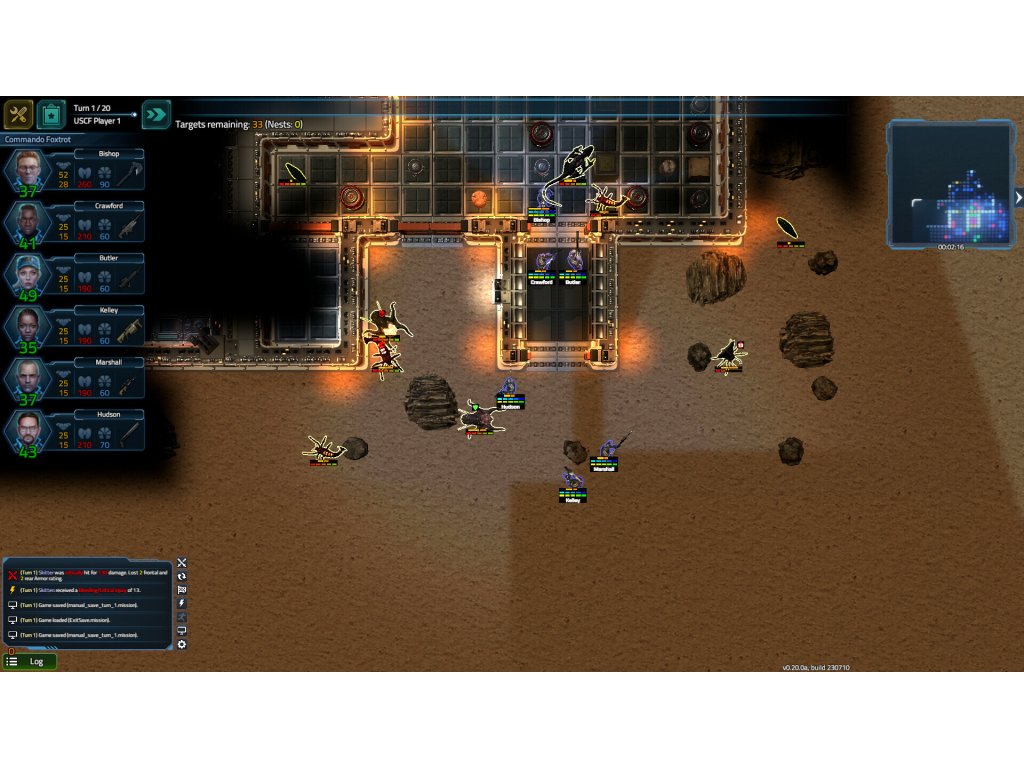Open the log settings gear
Screen dimensions: 1024x768
coord(182,645)
